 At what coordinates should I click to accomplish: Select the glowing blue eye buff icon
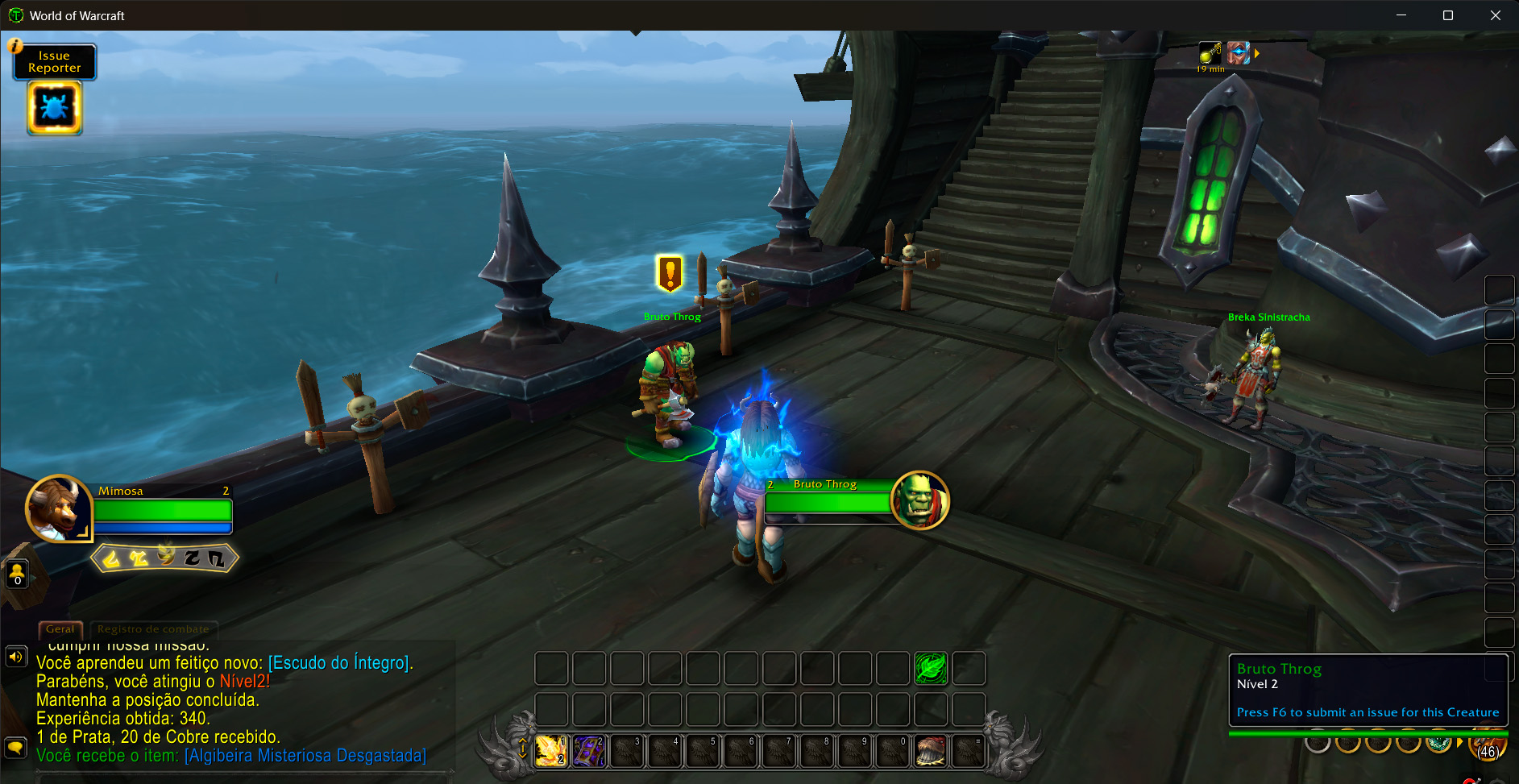(x=1238, y=54)
